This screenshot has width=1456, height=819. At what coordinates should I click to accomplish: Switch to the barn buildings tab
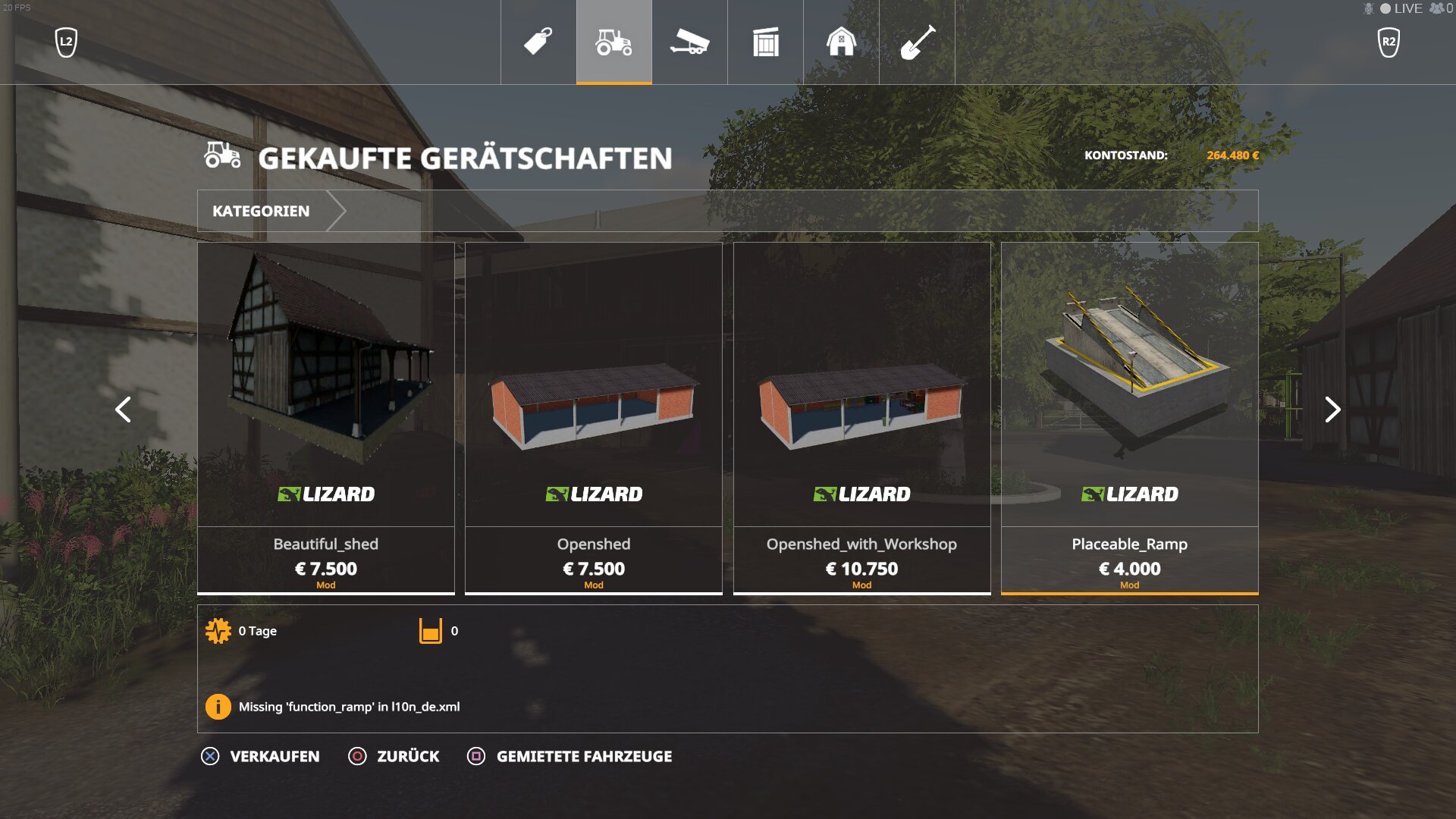pyautogui.click(x=841, y=42)
